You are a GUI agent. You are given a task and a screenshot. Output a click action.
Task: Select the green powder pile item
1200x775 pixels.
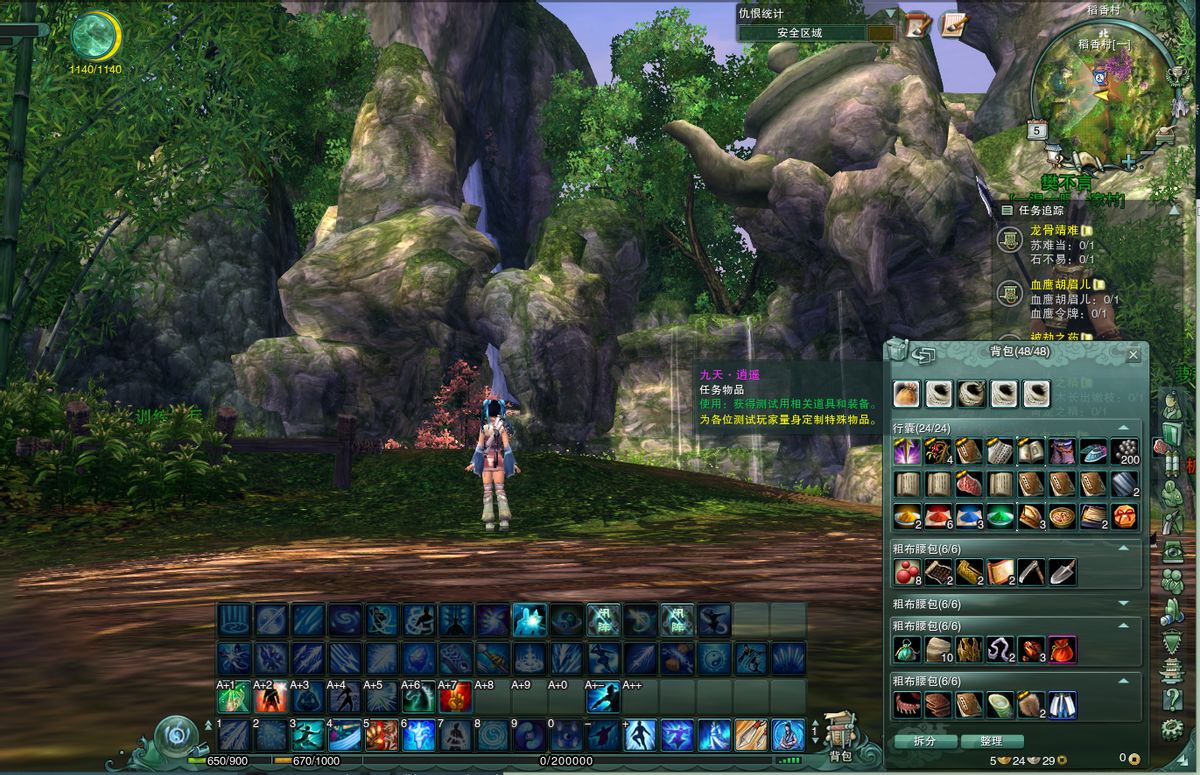(x=1001, y=516)
